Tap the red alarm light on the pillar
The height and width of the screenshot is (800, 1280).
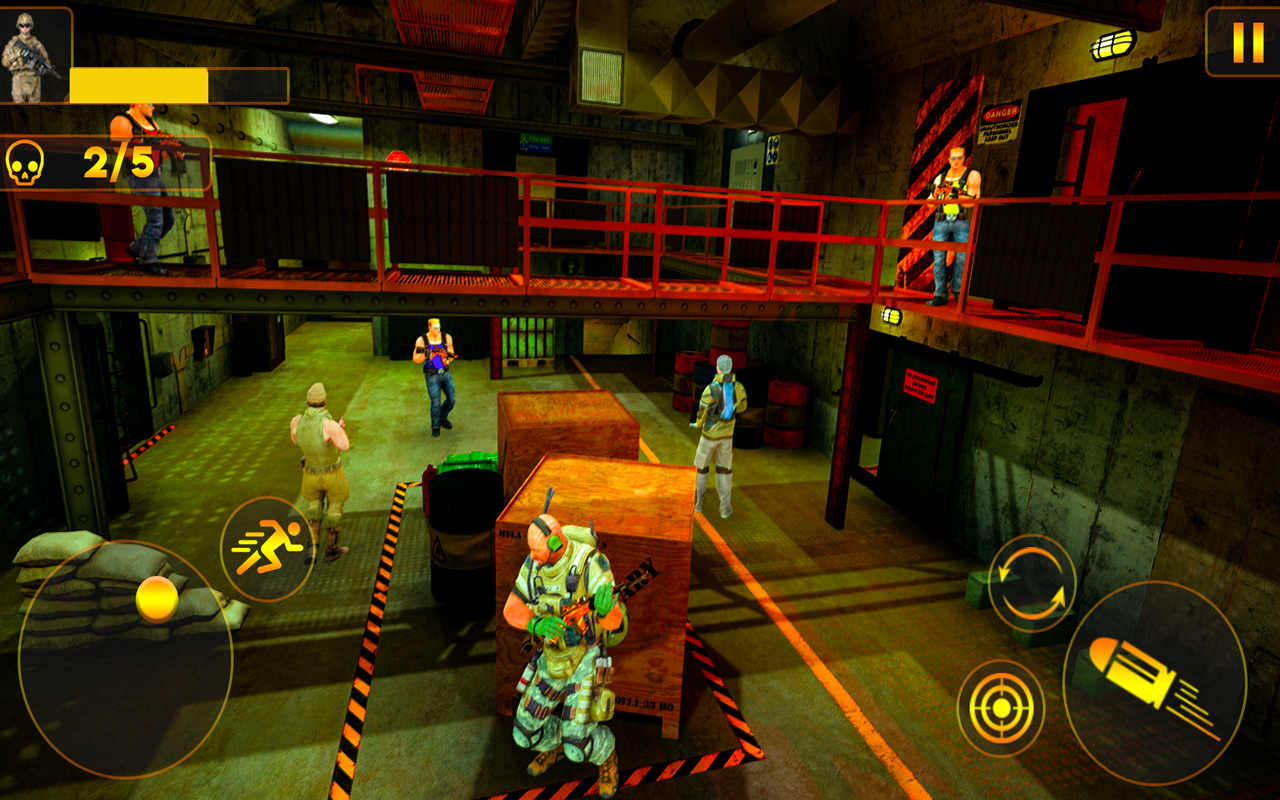(x=399, y=160)
